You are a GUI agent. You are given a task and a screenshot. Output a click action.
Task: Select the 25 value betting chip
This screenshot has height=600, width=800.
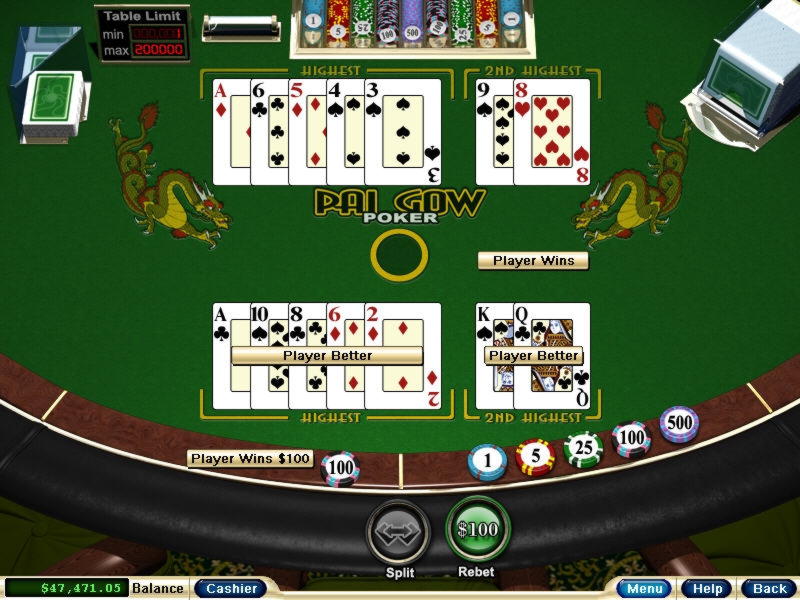coord(583,448)
